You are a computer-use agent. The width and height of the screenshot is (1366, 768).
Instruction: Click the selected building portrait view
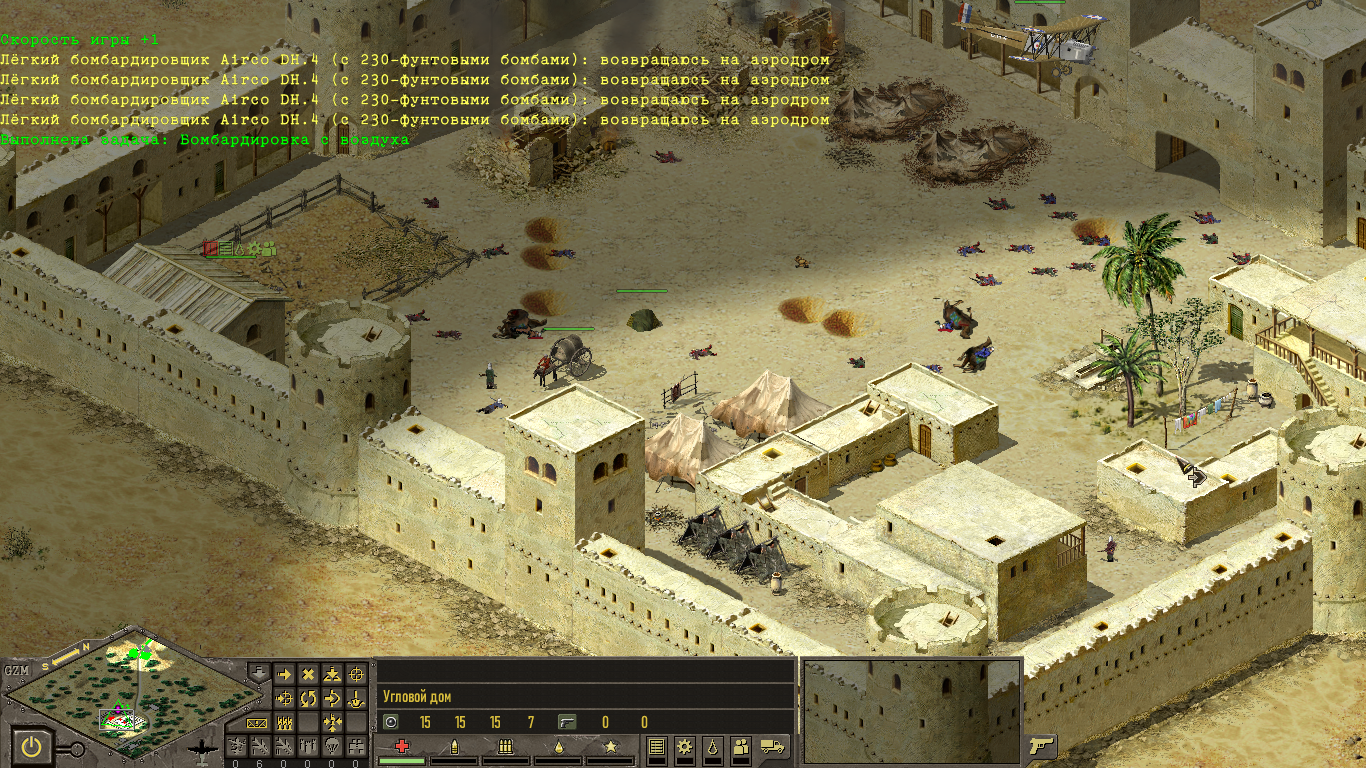coord(912,711)
